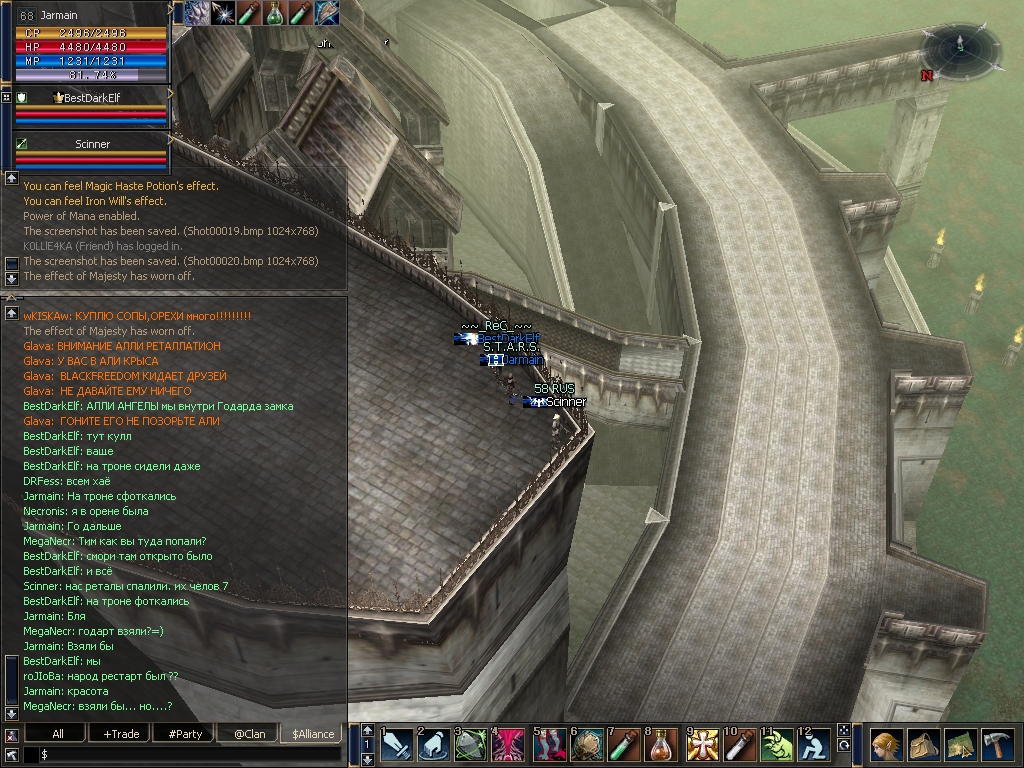Image resolution: width=1024 pixels, height=768 pixels.
Task: Activate the pick-up hand in slot 2
Action: [435, 746]
